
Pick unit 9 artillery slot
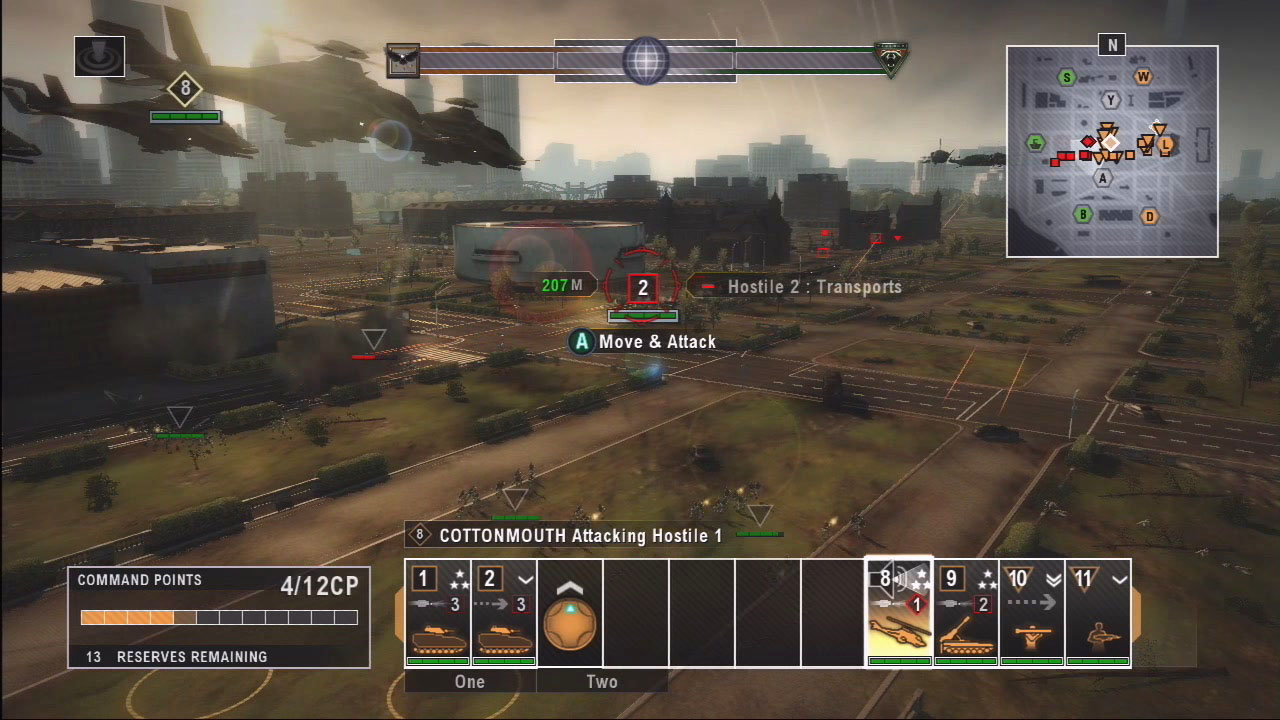pos(966,613)
